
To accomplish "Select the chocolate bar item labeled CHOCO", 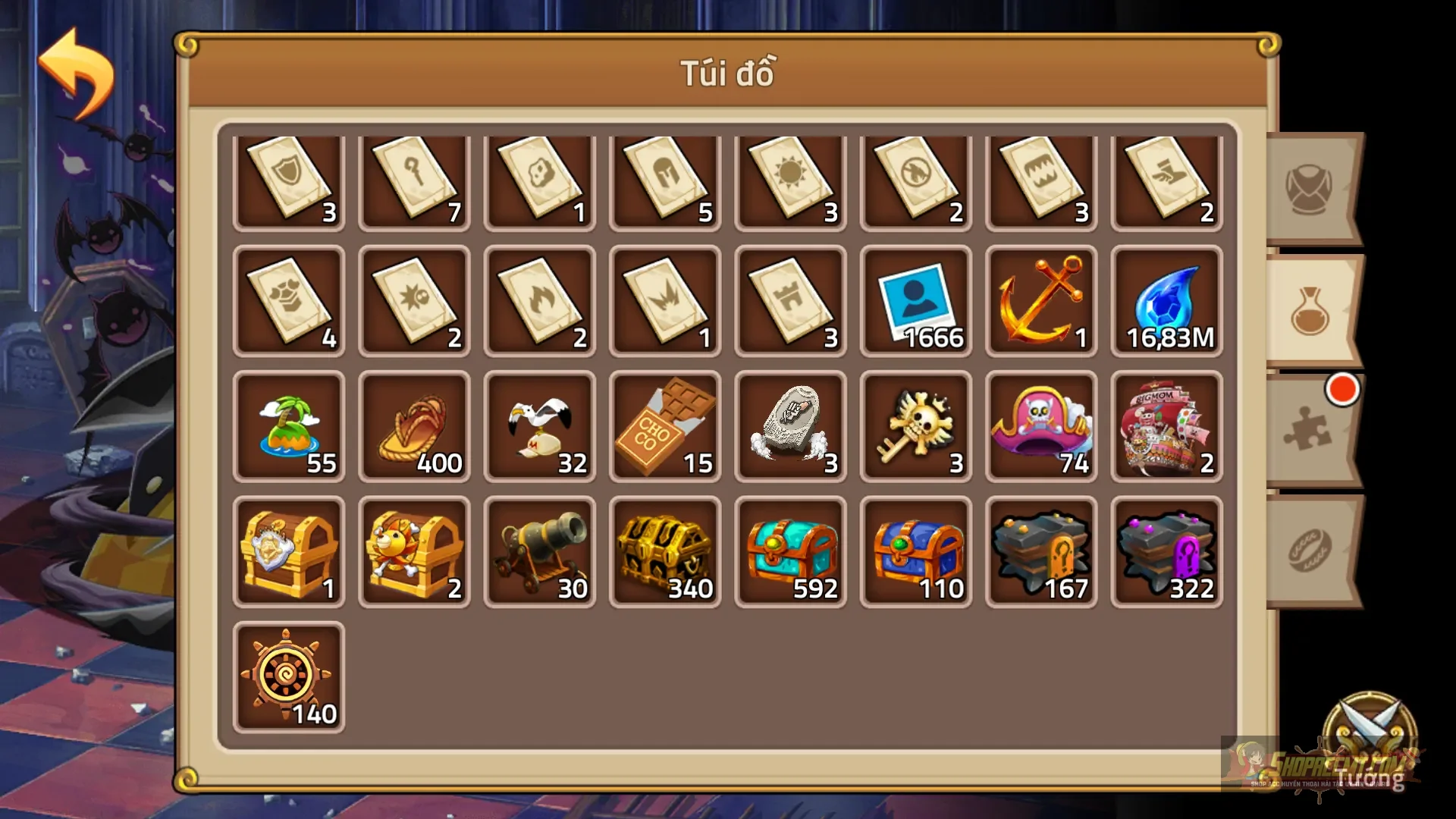I will coord(665,426).
